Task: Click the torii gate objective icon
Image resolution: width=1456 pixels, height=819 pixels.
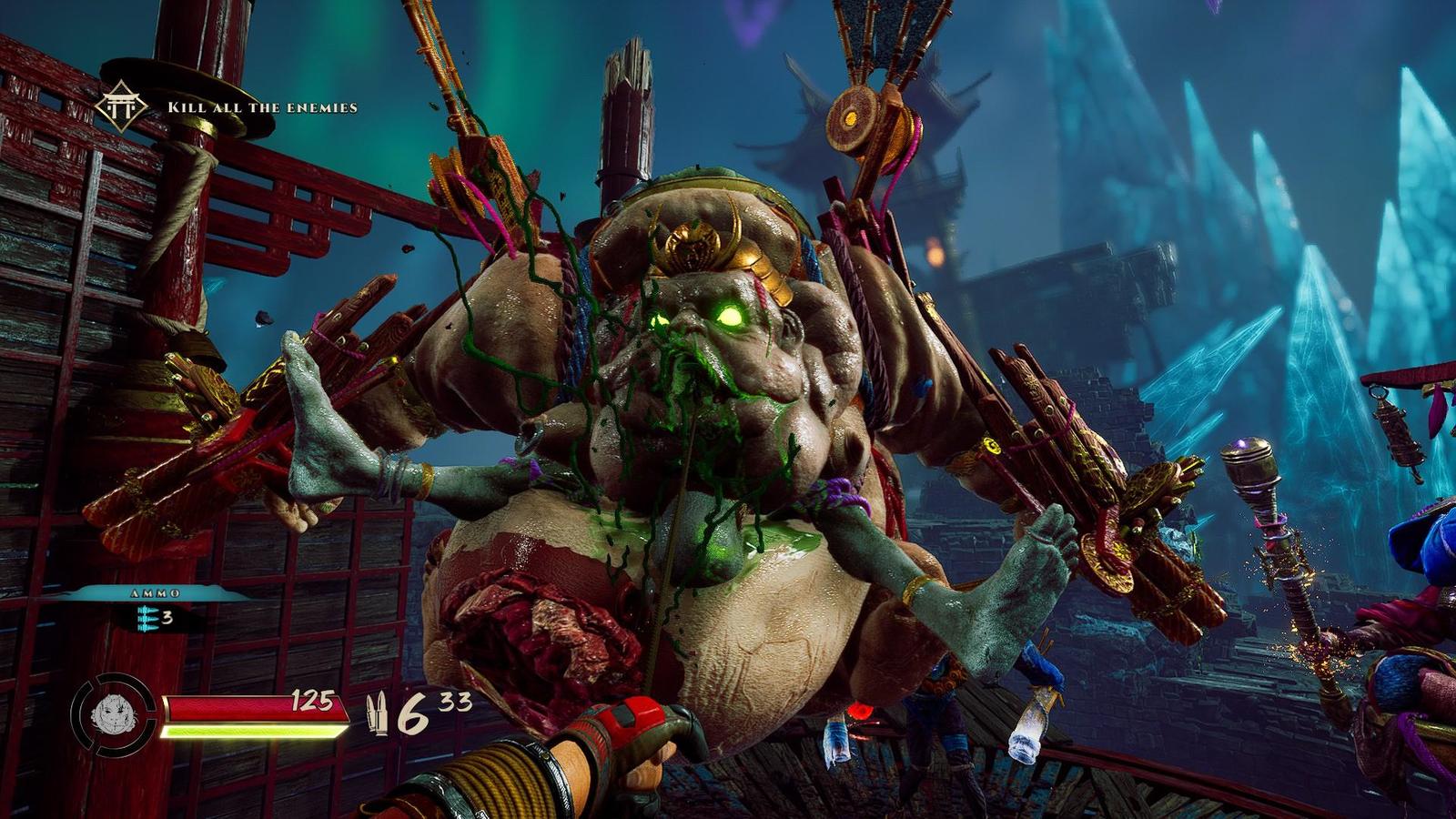Action: click(121, 106)
